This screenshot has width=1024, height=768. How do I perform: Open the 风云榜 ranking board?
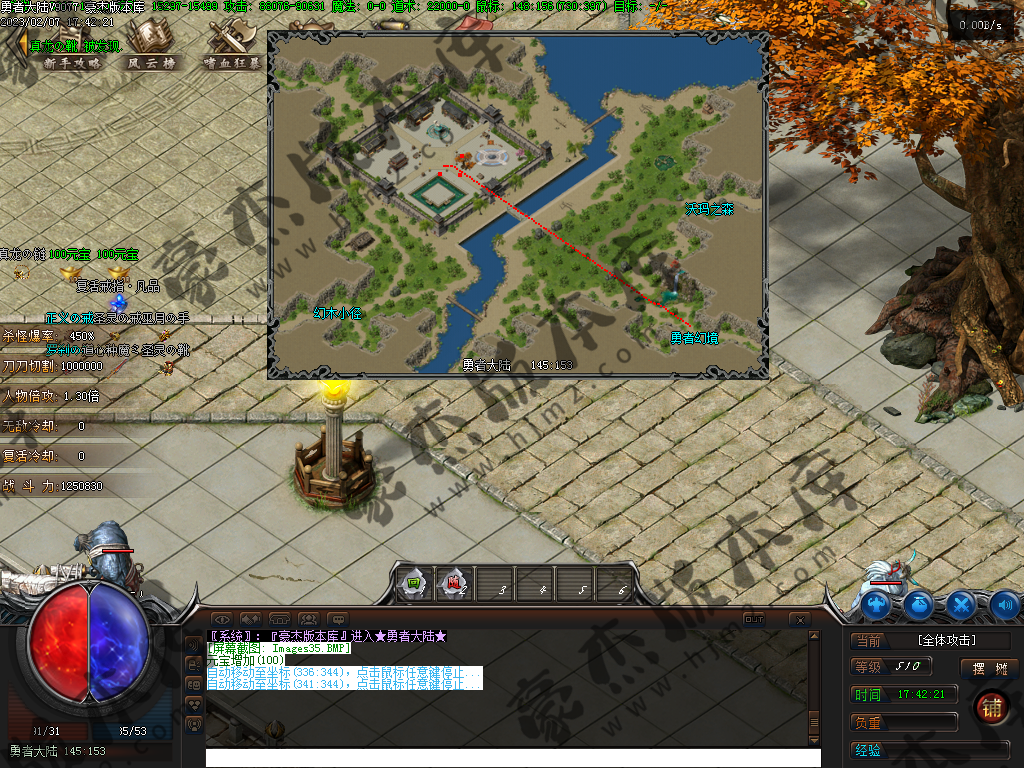152,61
